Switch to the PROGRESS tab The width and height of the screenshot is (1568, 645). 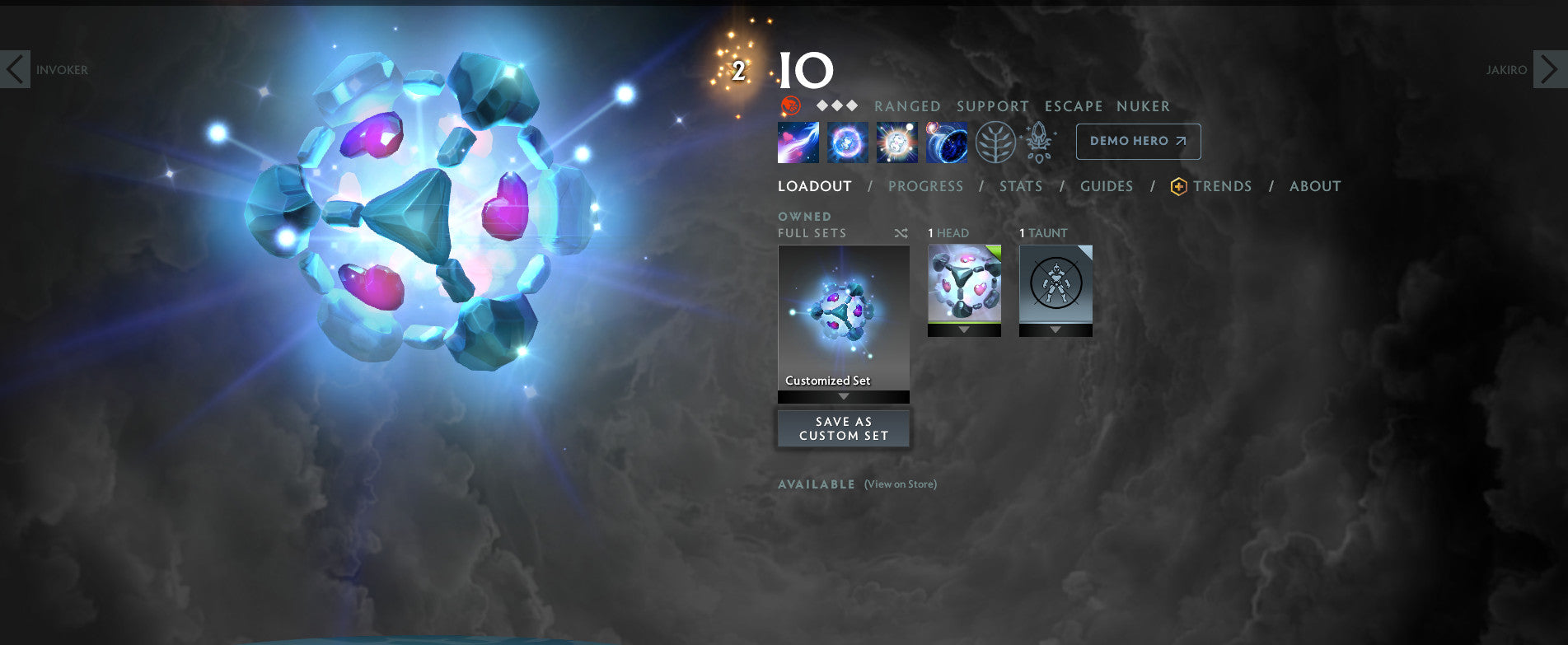pos(926,186)
